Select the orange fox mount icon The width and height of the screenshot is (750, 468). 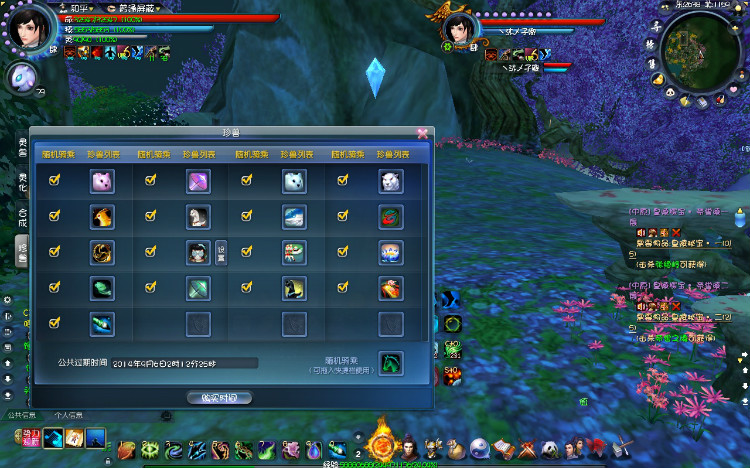tap(102, 217)
